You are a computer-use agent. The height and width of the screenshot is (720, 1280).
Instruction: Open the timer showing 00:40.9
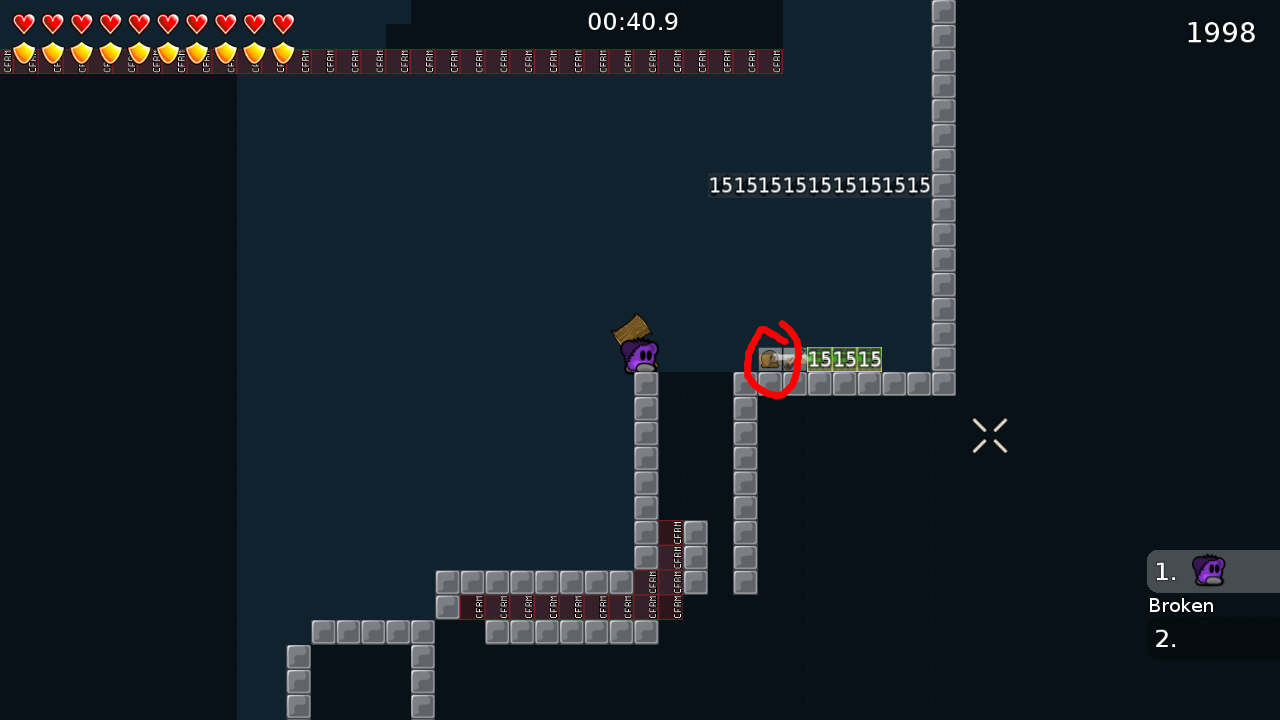(x=633, y=21)
